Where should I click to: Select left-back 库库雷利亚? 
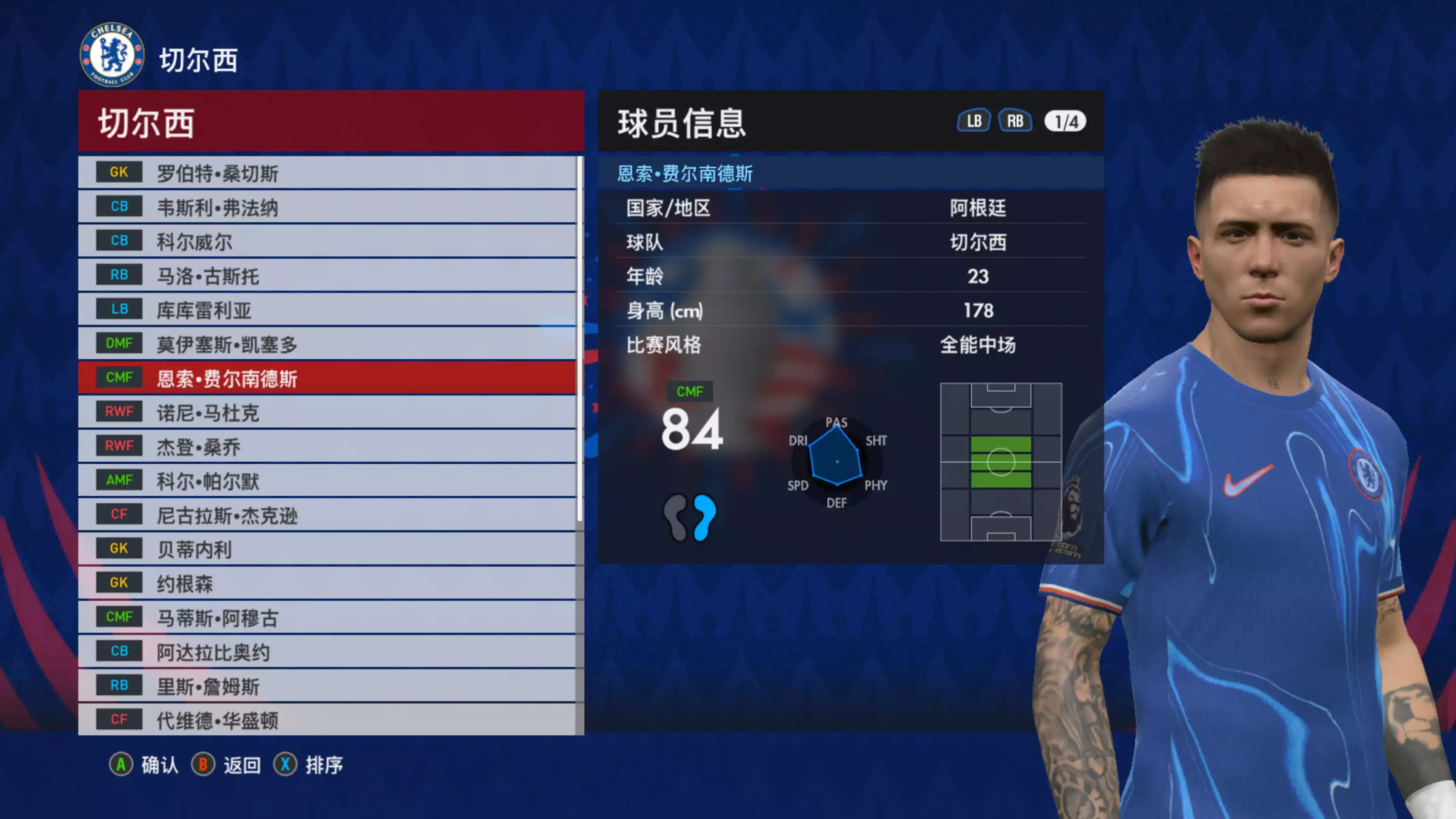pyautogui.click(x=328, y=310)
